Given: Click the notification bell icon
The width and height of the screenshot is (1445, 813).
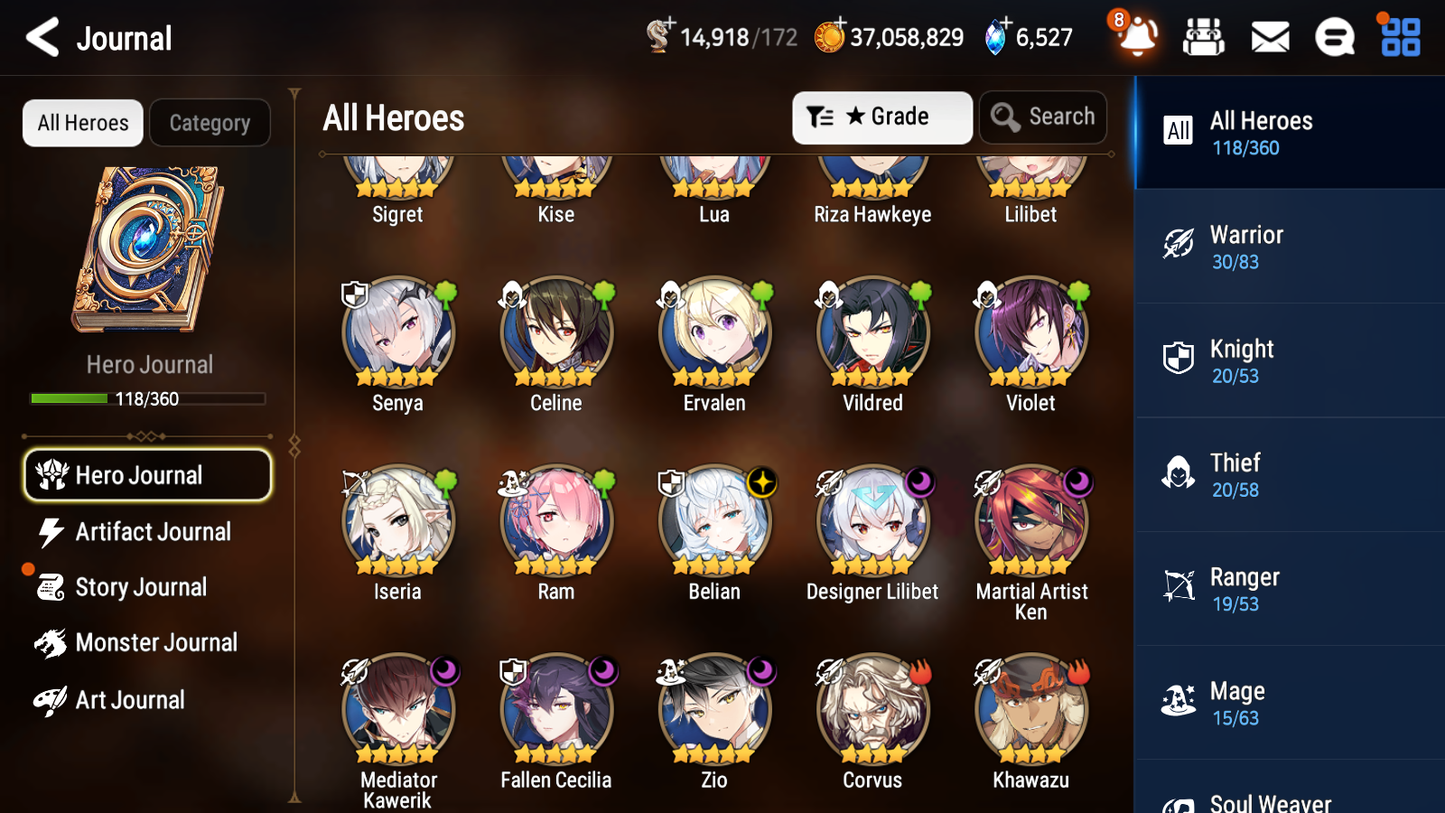Looking at the screenshot, I should coord(1137,36).
